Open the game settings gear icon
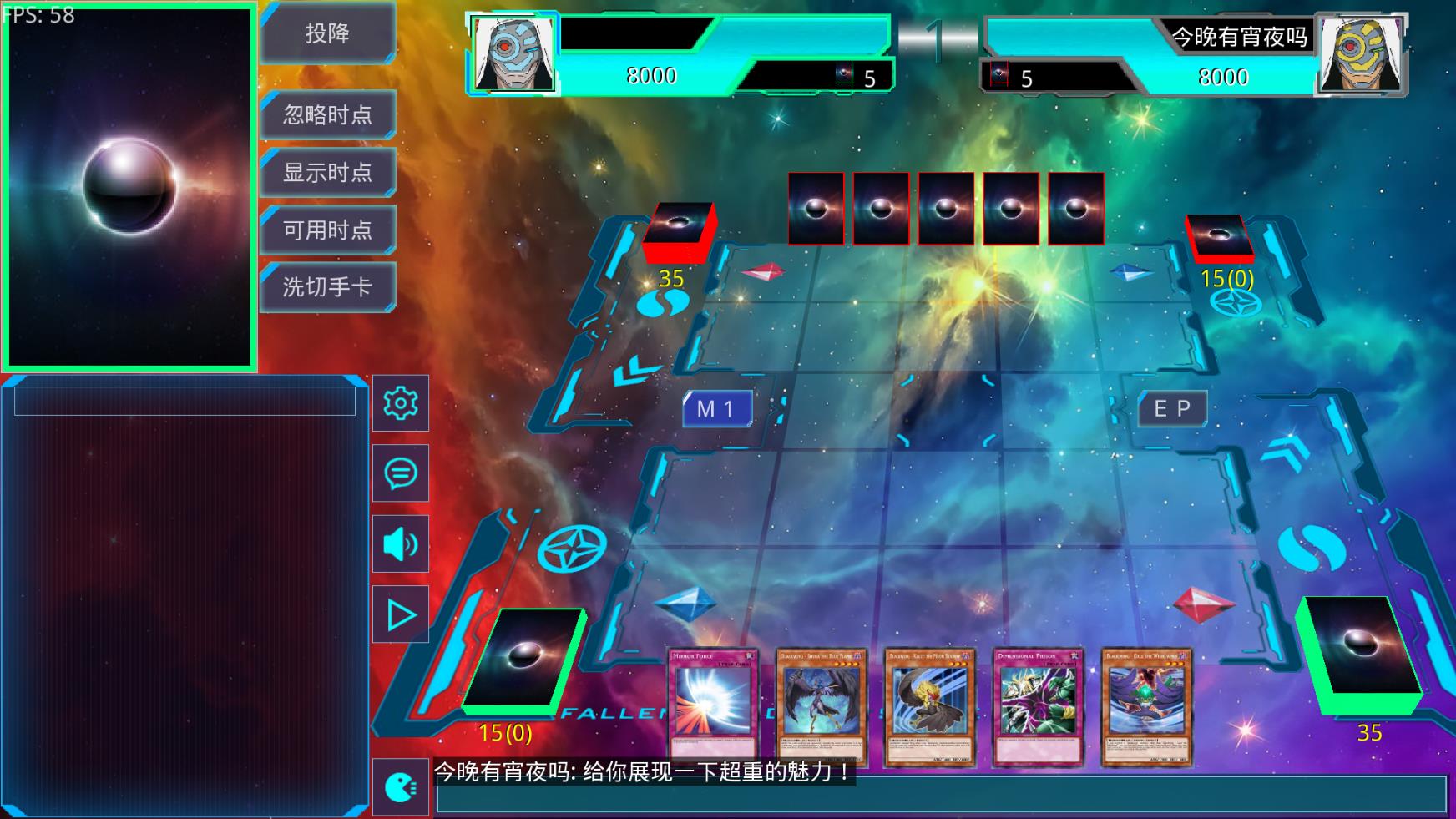The height and width of the screenshot is (819, 1456). click(400, 403)
